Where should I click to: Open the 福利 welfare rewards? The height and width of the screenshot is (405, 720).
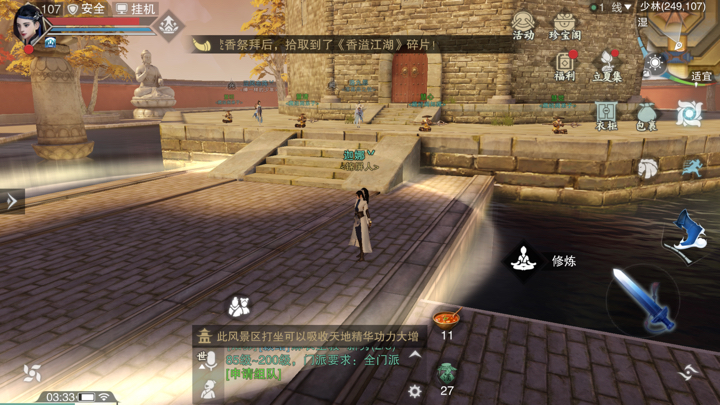565,64
